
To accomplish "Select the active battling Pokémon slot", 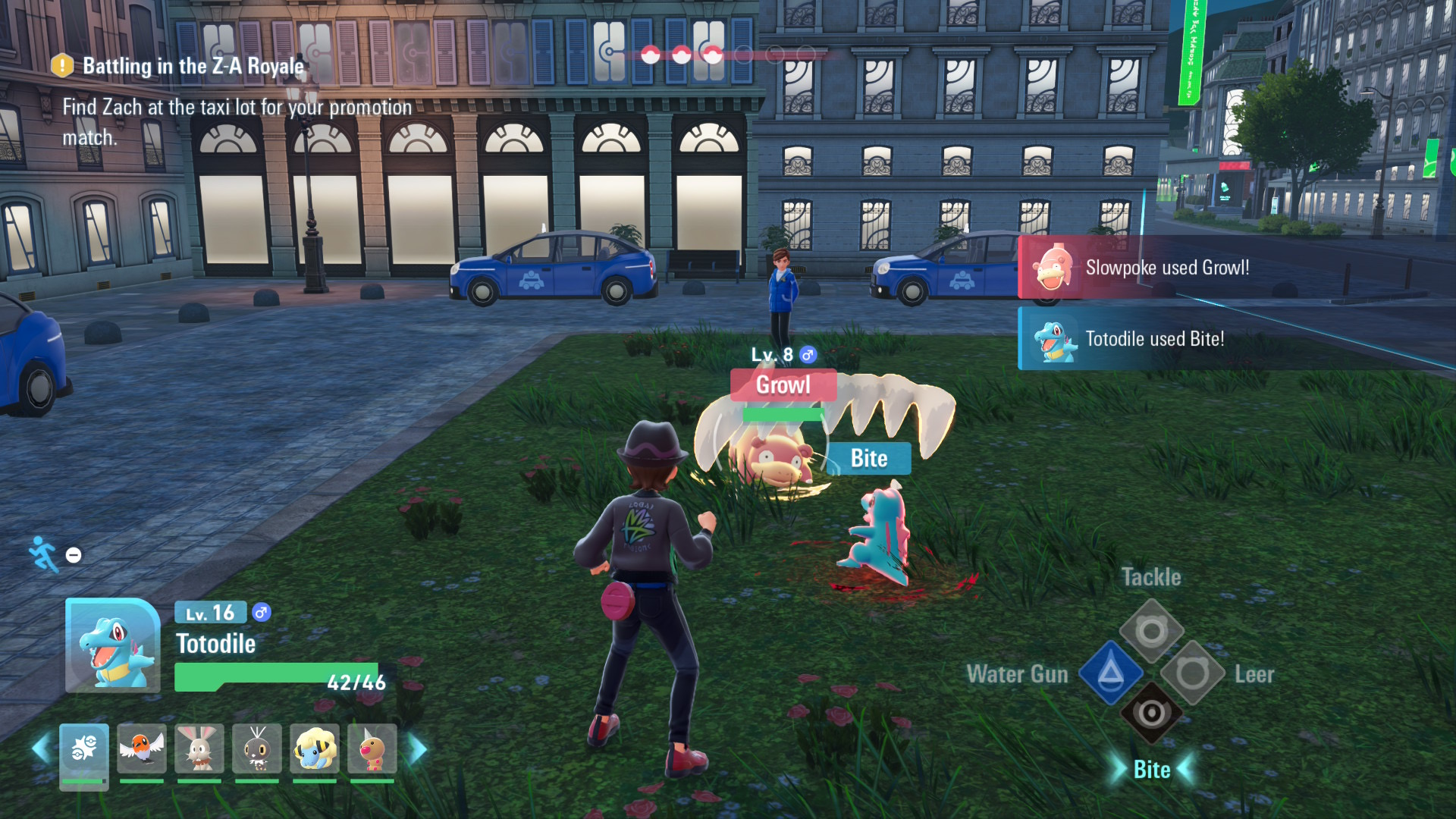I will (x=84, y=751).
